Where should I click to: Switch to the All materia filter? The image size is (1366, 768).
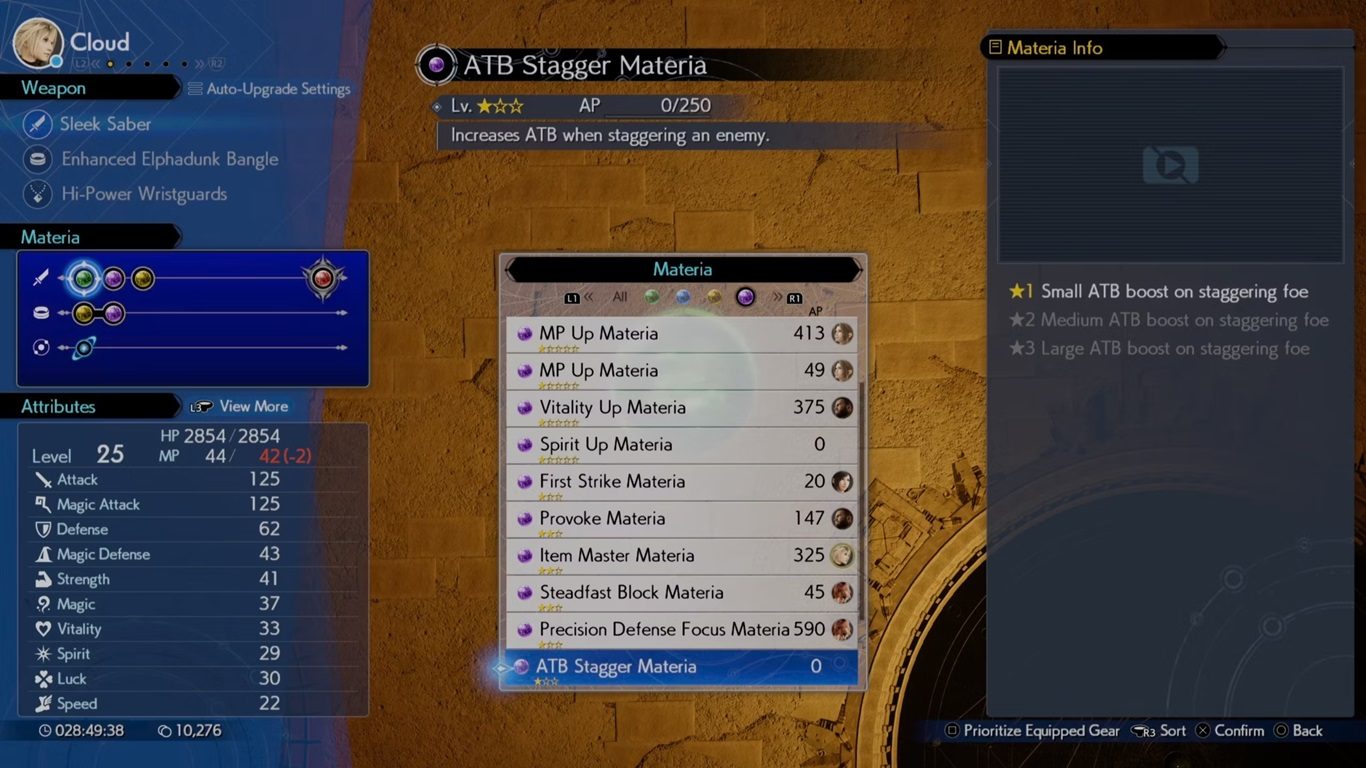(x=620, y=297)
